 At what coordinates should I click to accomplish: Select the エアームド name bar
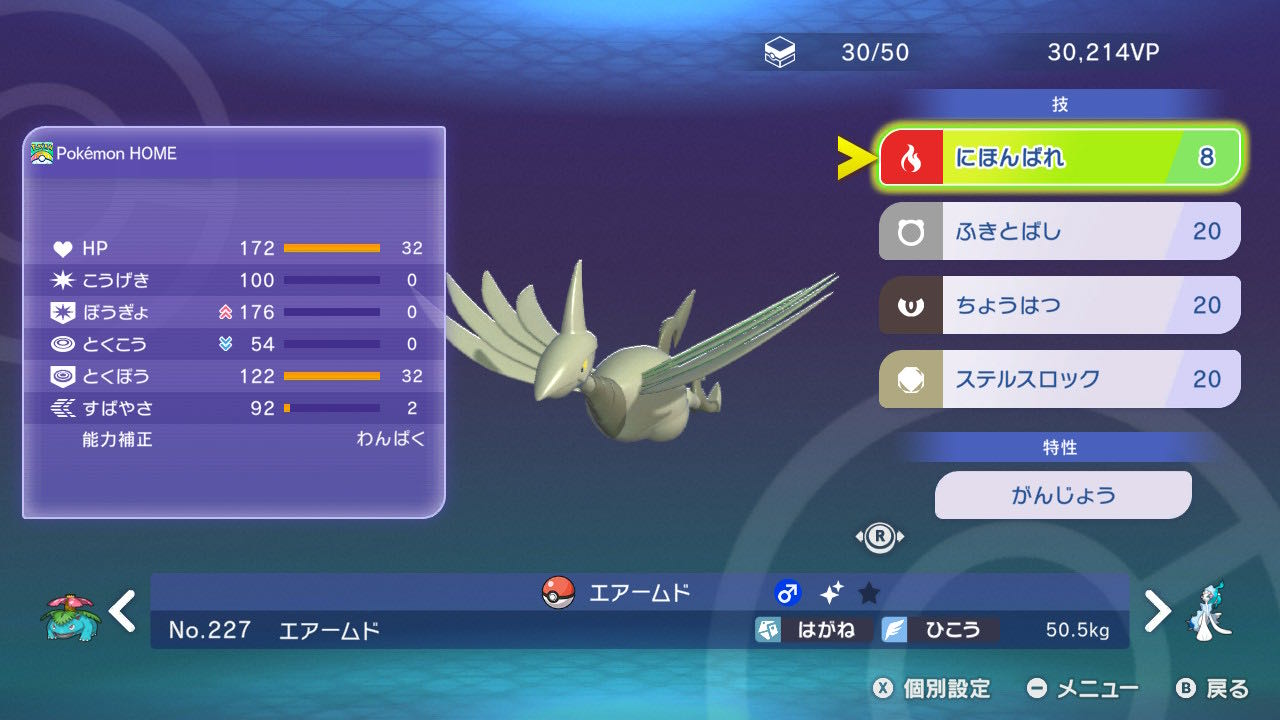[x=640, y=592]
